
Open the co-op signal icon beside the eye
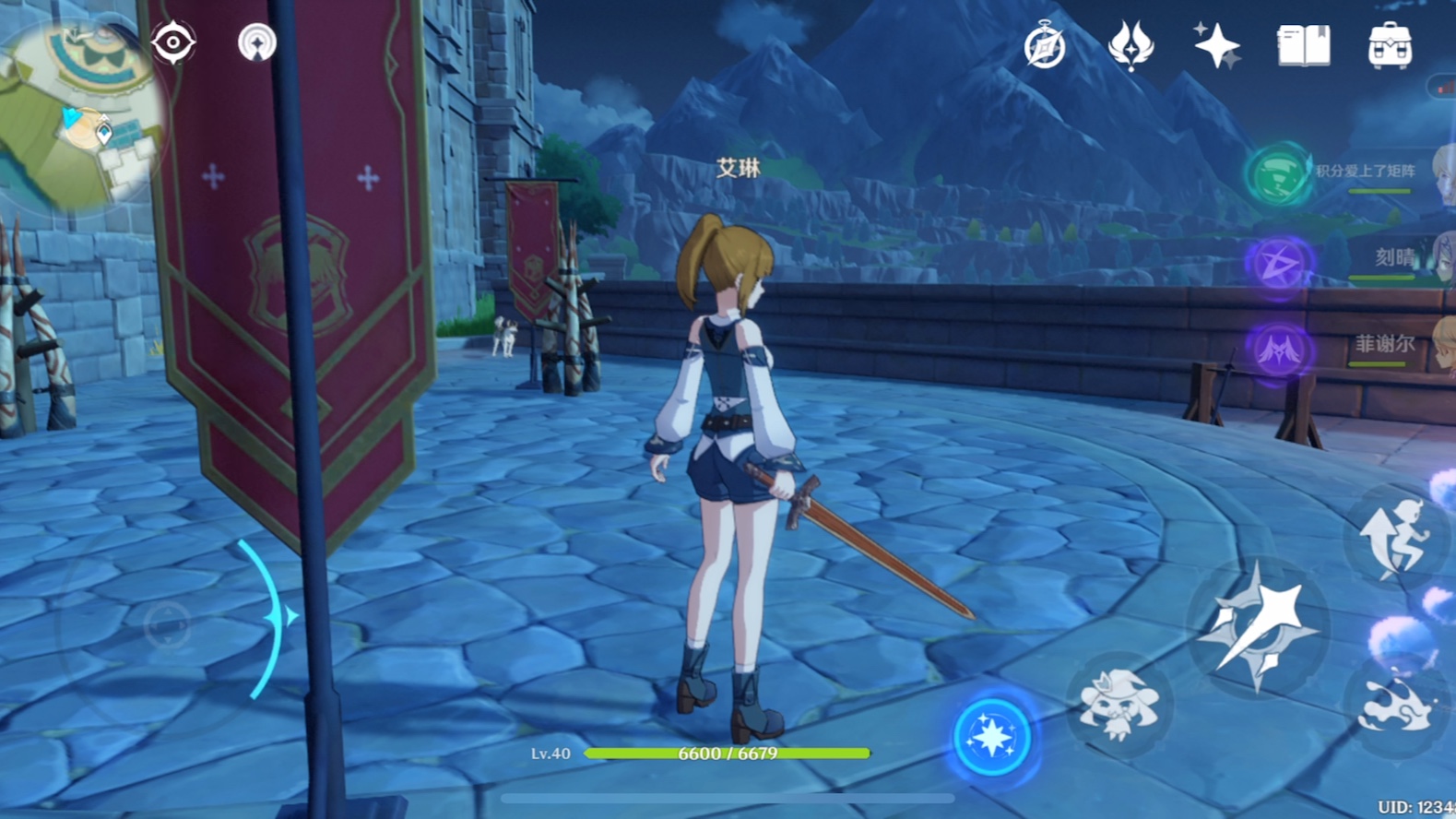(x=256, y=43)
